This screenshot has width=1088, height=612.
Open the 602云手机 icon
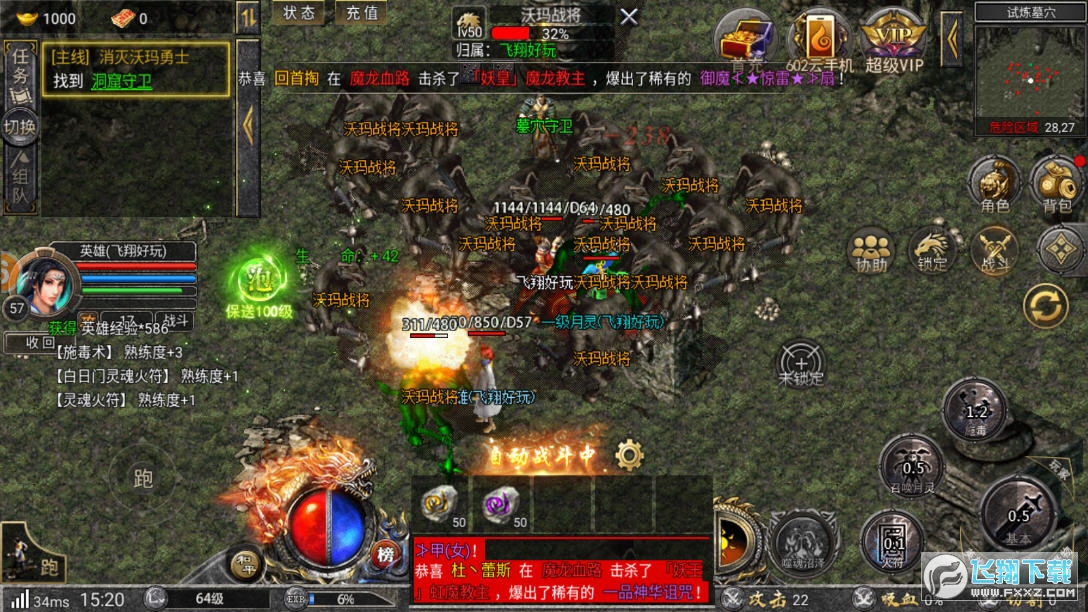(819, 42)
